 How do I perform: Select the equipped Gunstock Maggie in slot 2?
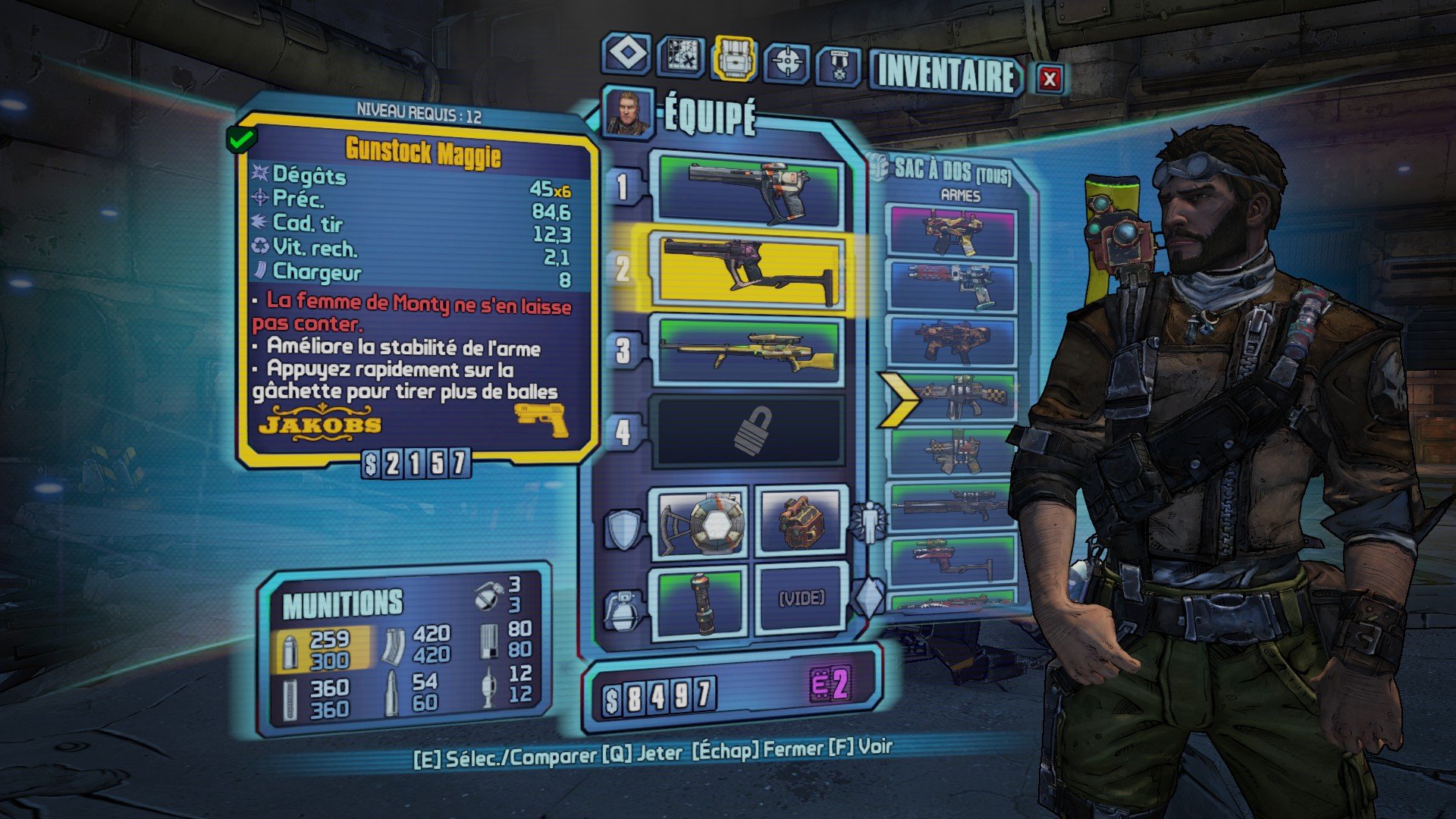(750, 271)
